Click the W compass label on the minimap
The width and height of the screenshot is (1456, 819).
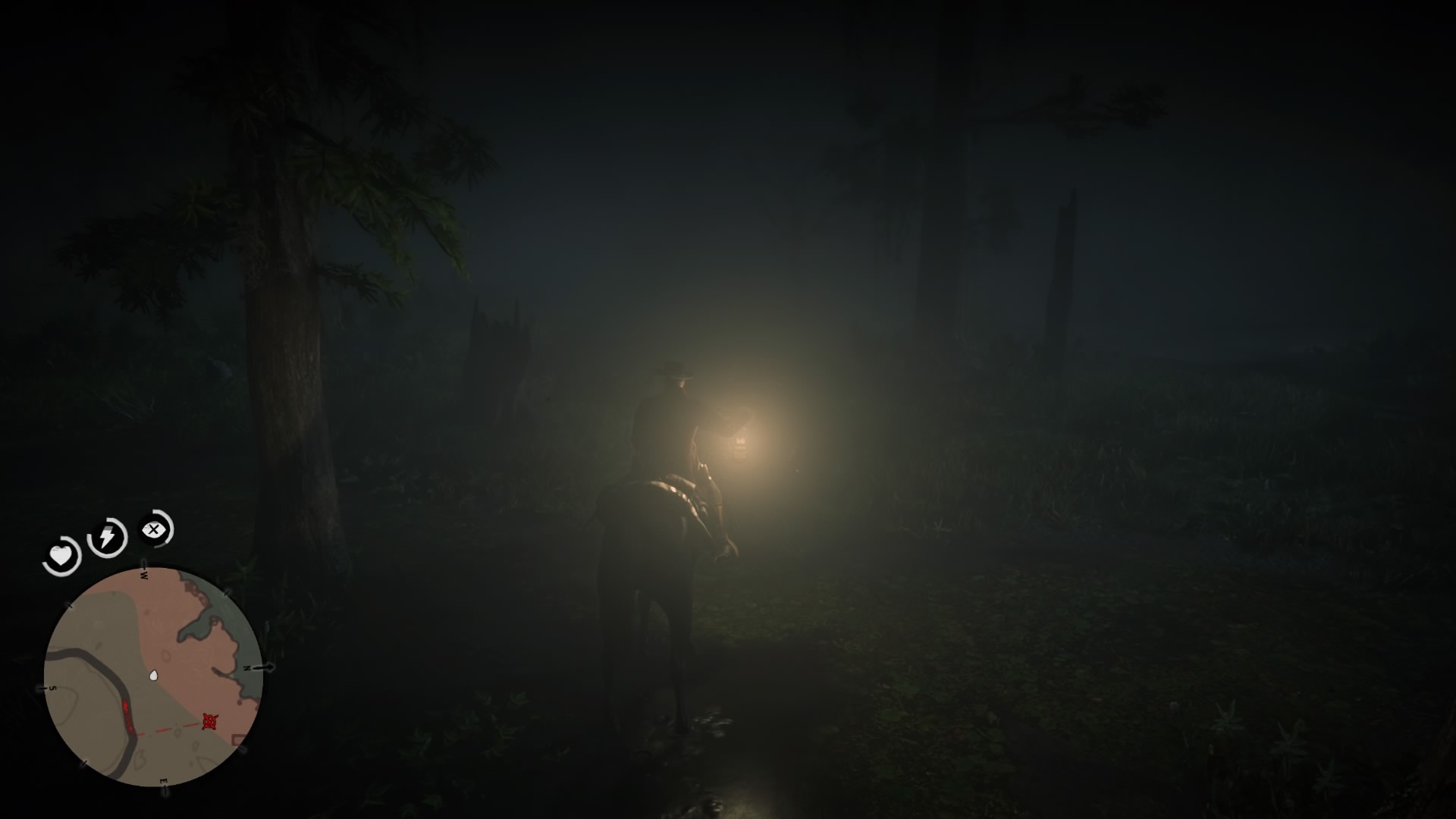coord(145,576)
